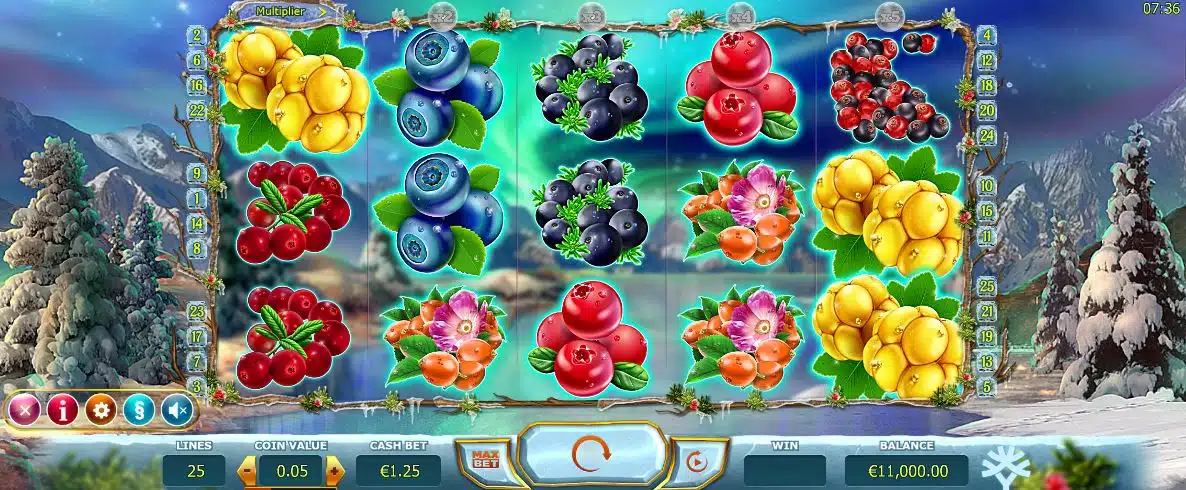Toggle sound with the speaker mute icon
The width and height of the screenshot is (1186, 490).
(176, 409)
